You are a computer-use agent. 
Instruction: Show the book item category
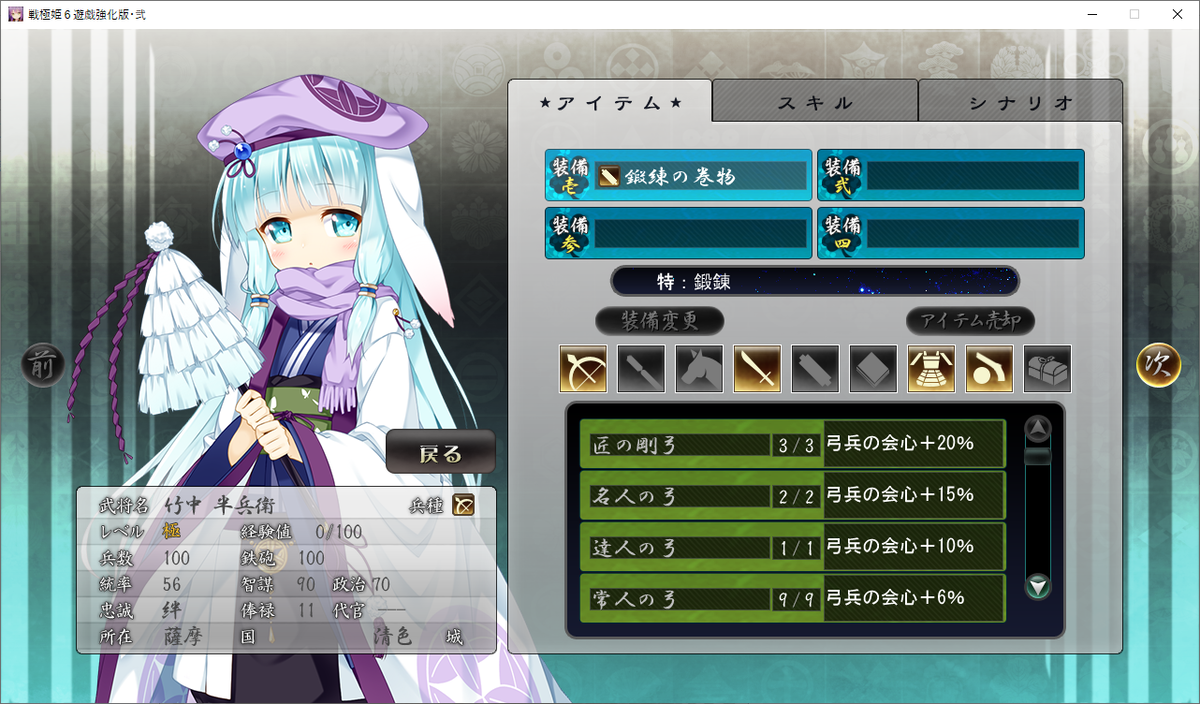[x=873, y=369]
